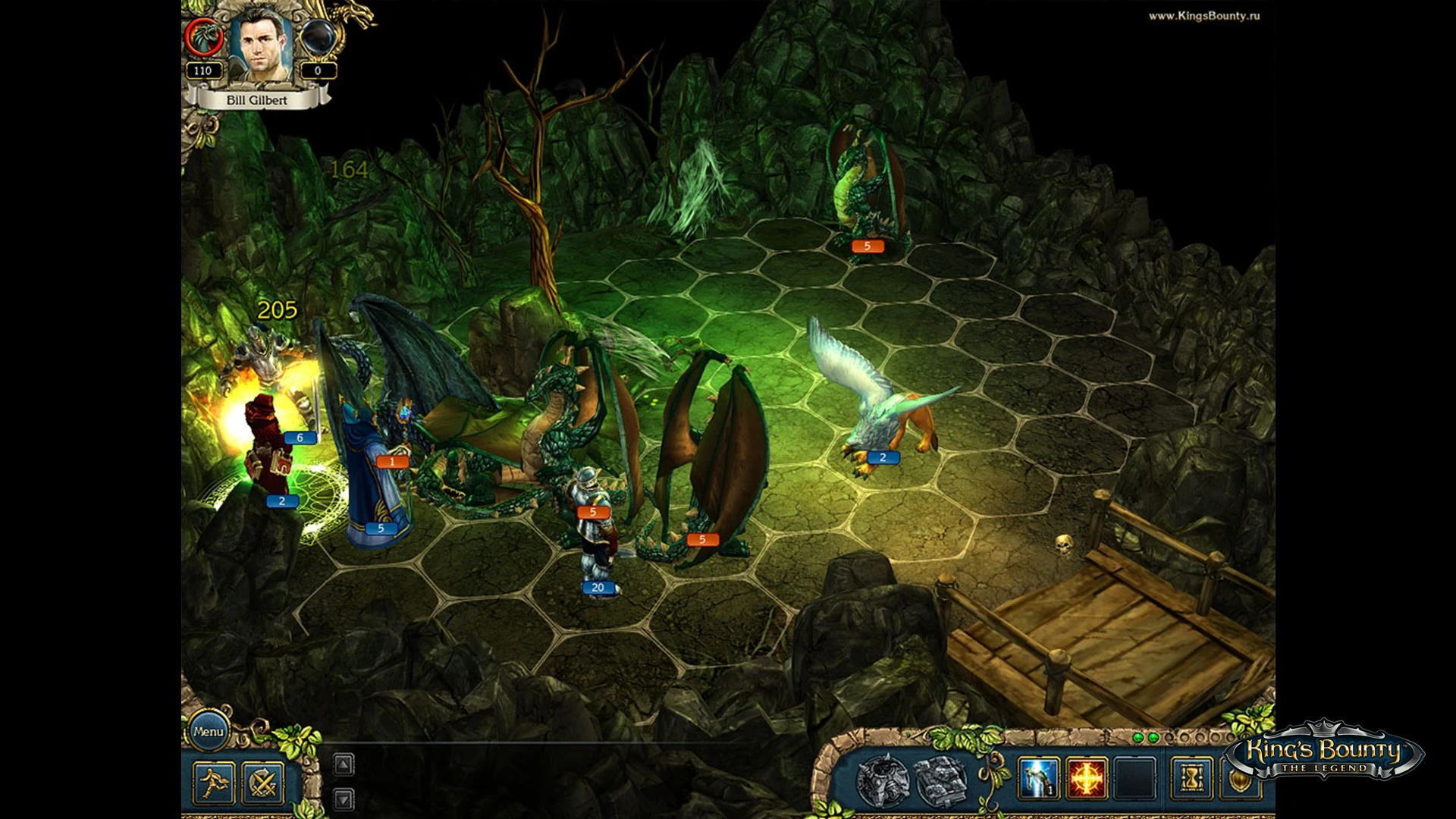Select the knight unit with stack of 20
Screen dimensions: 1456x819
595,531
